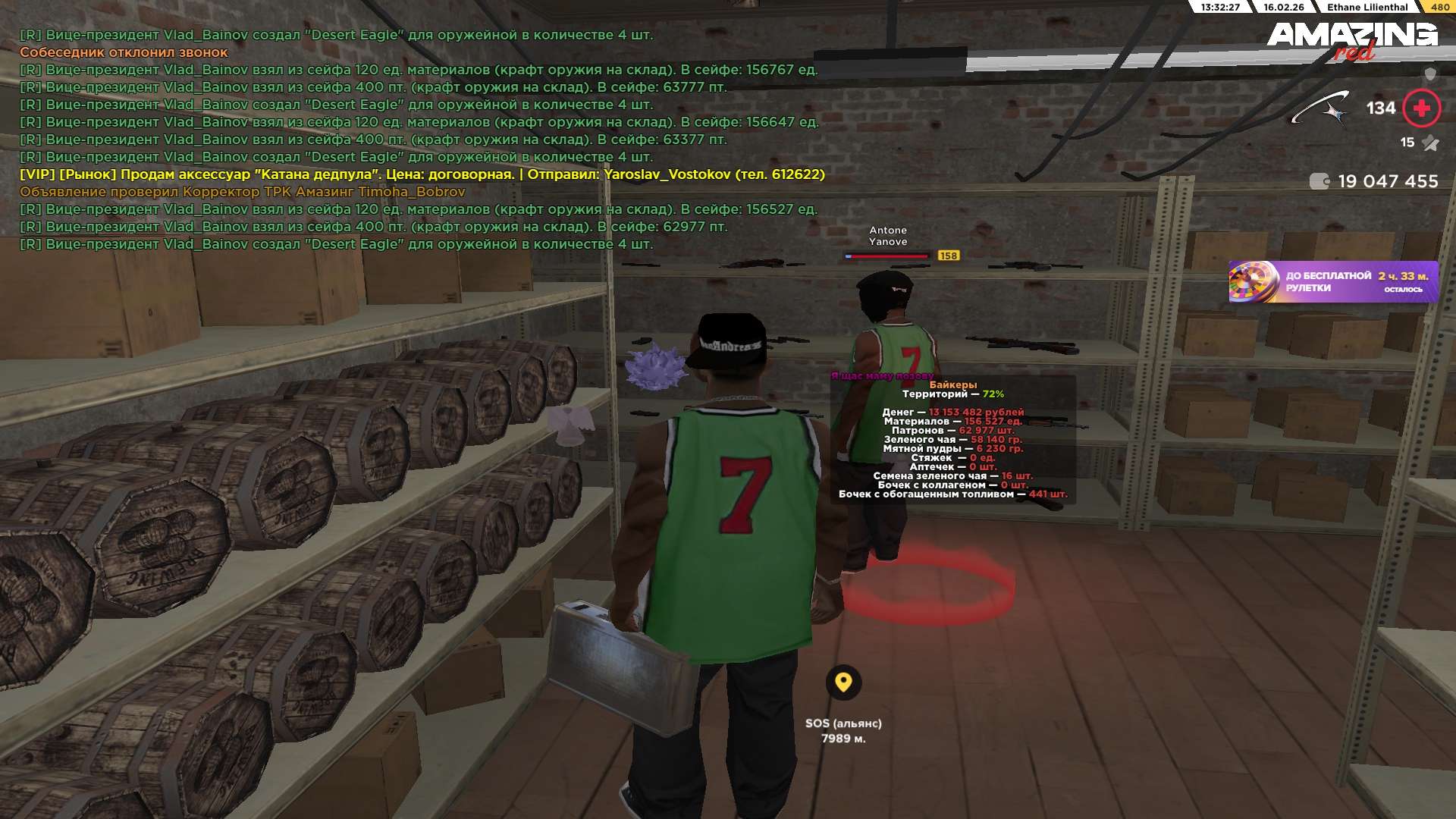Click the wallet money icon
Image resolution: width=1456 pixels, height=819 pixels.
coord(1319,181)
